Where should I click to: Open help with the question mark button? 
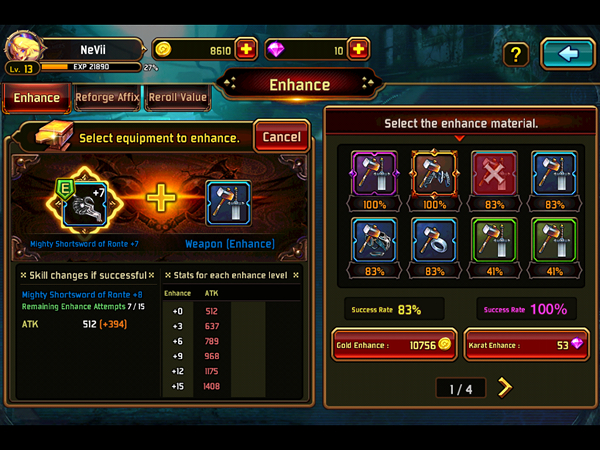pos(515,54)
